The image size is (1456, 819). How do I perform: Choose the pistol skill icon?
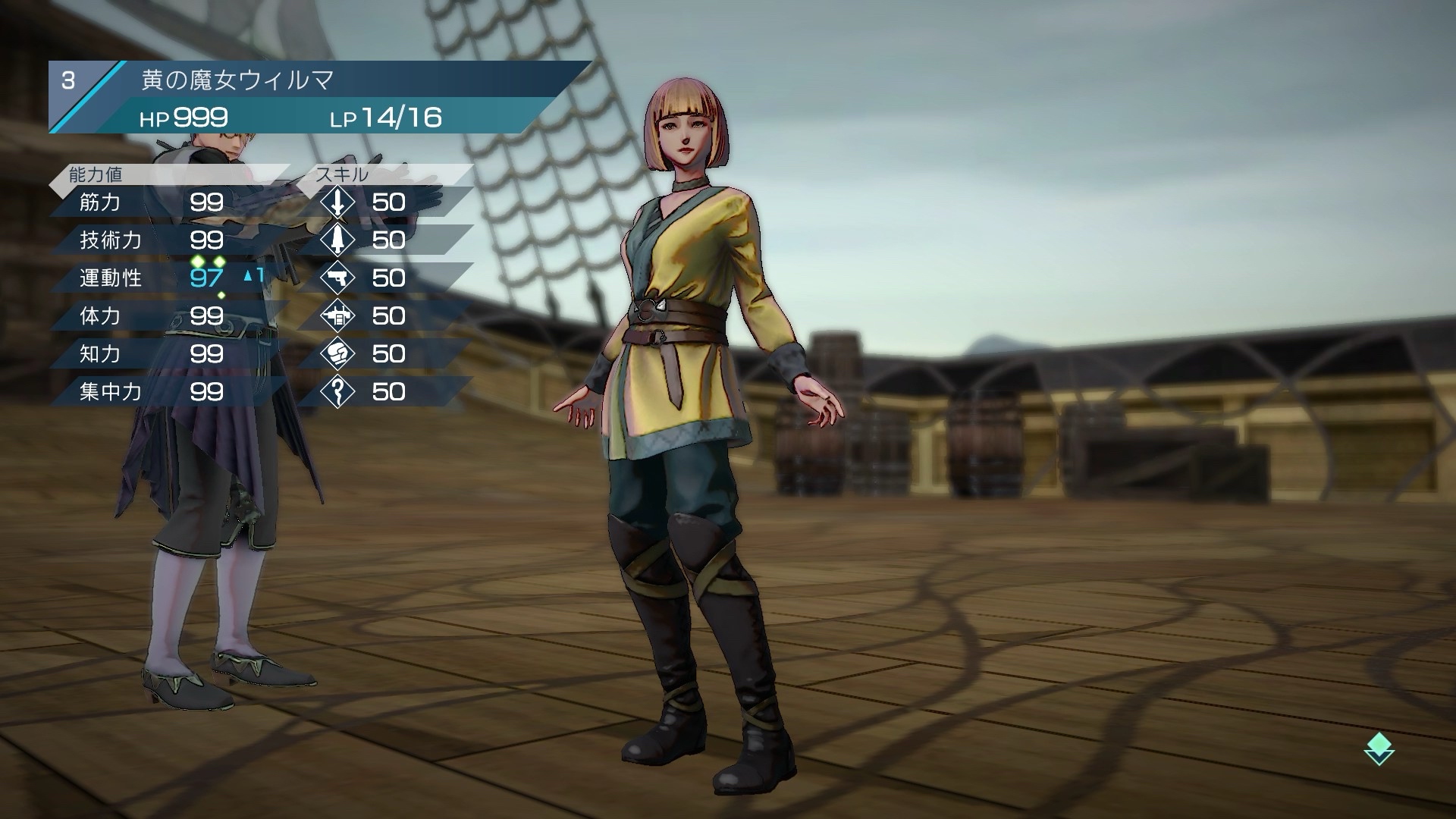(x=337, y=278)
